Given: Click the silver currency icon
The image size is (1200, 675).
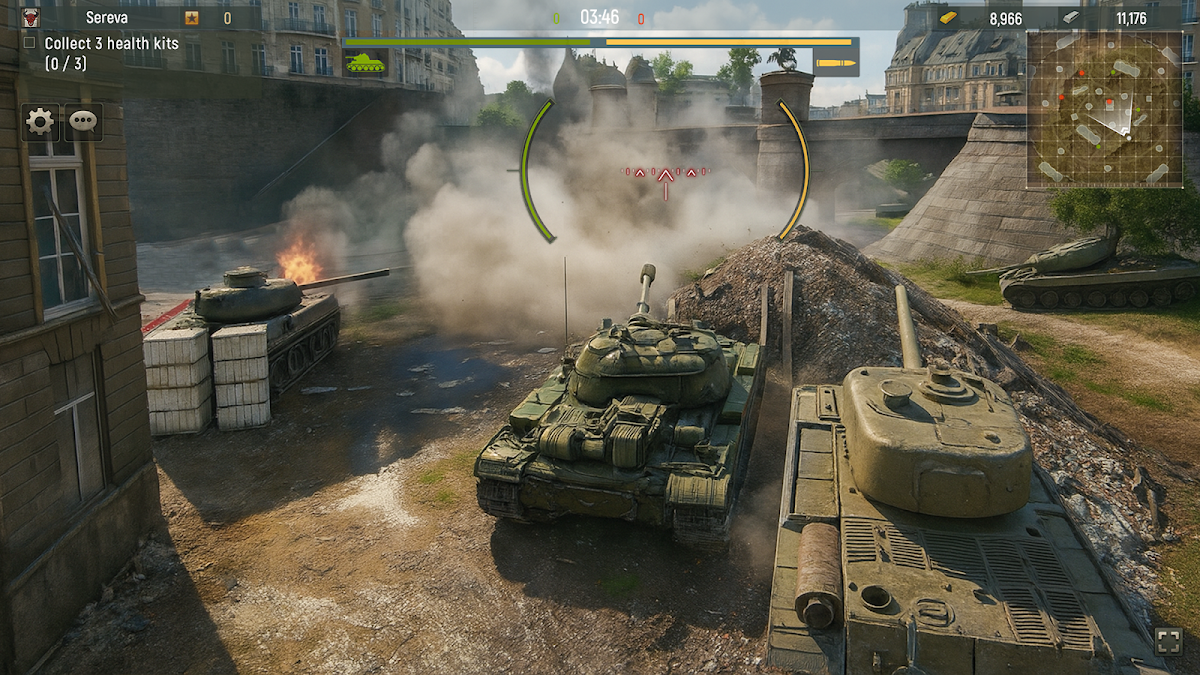Looking at the screenshot, I should (x=1071, y=17).
